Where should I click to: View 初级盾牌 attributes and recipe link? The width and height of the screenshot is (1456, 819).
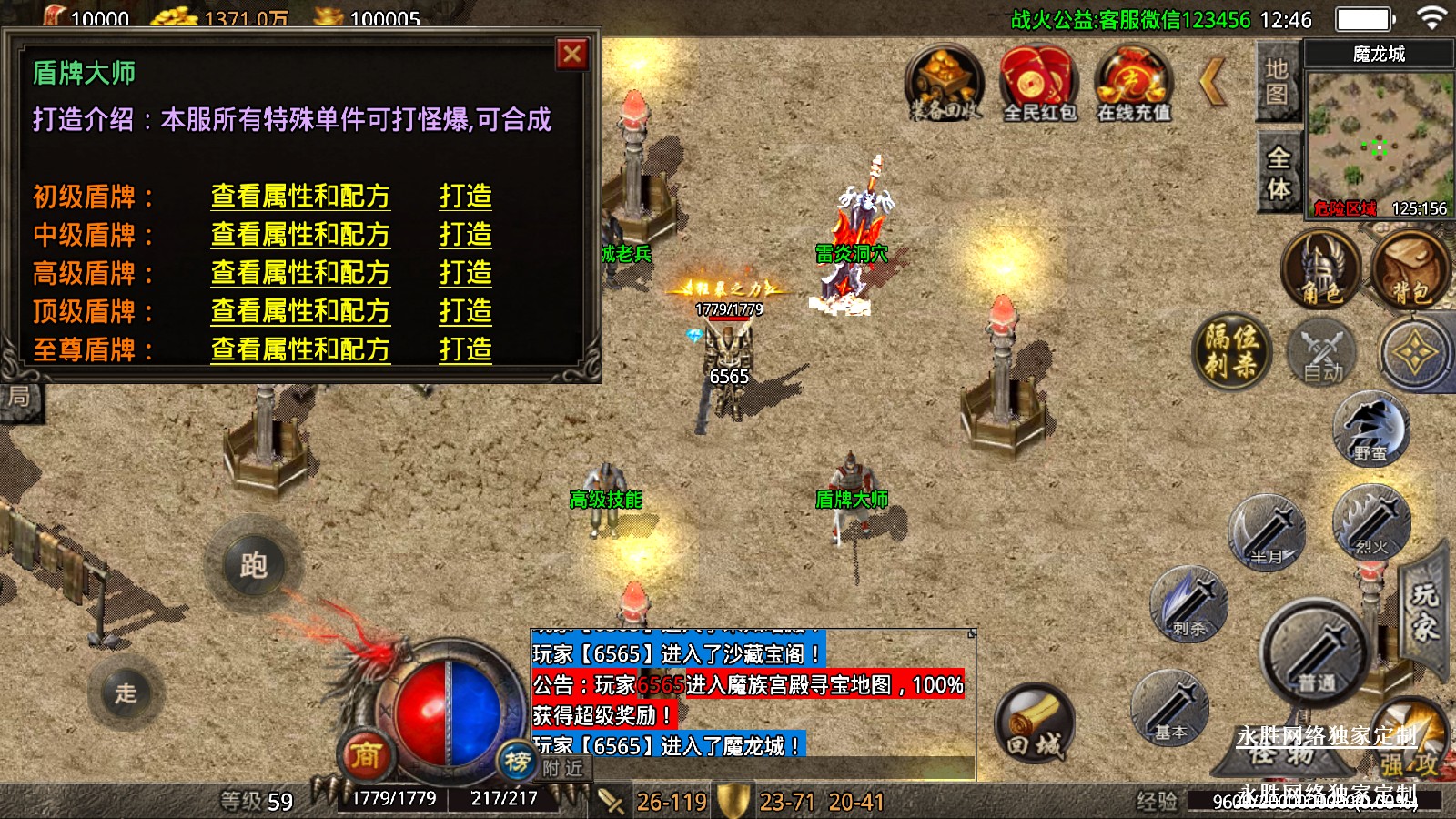tap(300, 197)
